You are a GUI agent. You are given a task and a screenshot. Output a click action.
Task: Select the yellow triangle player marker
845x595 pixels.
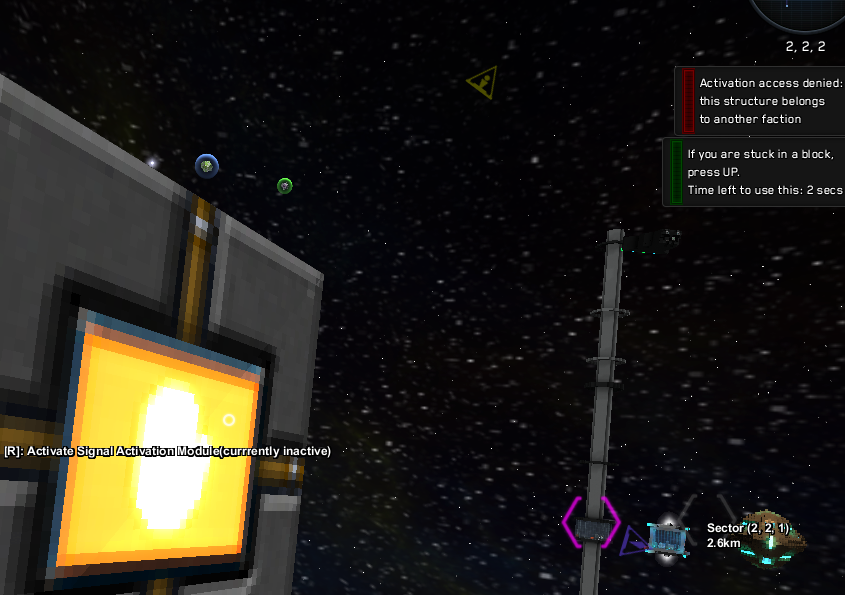tap(484, 83)
